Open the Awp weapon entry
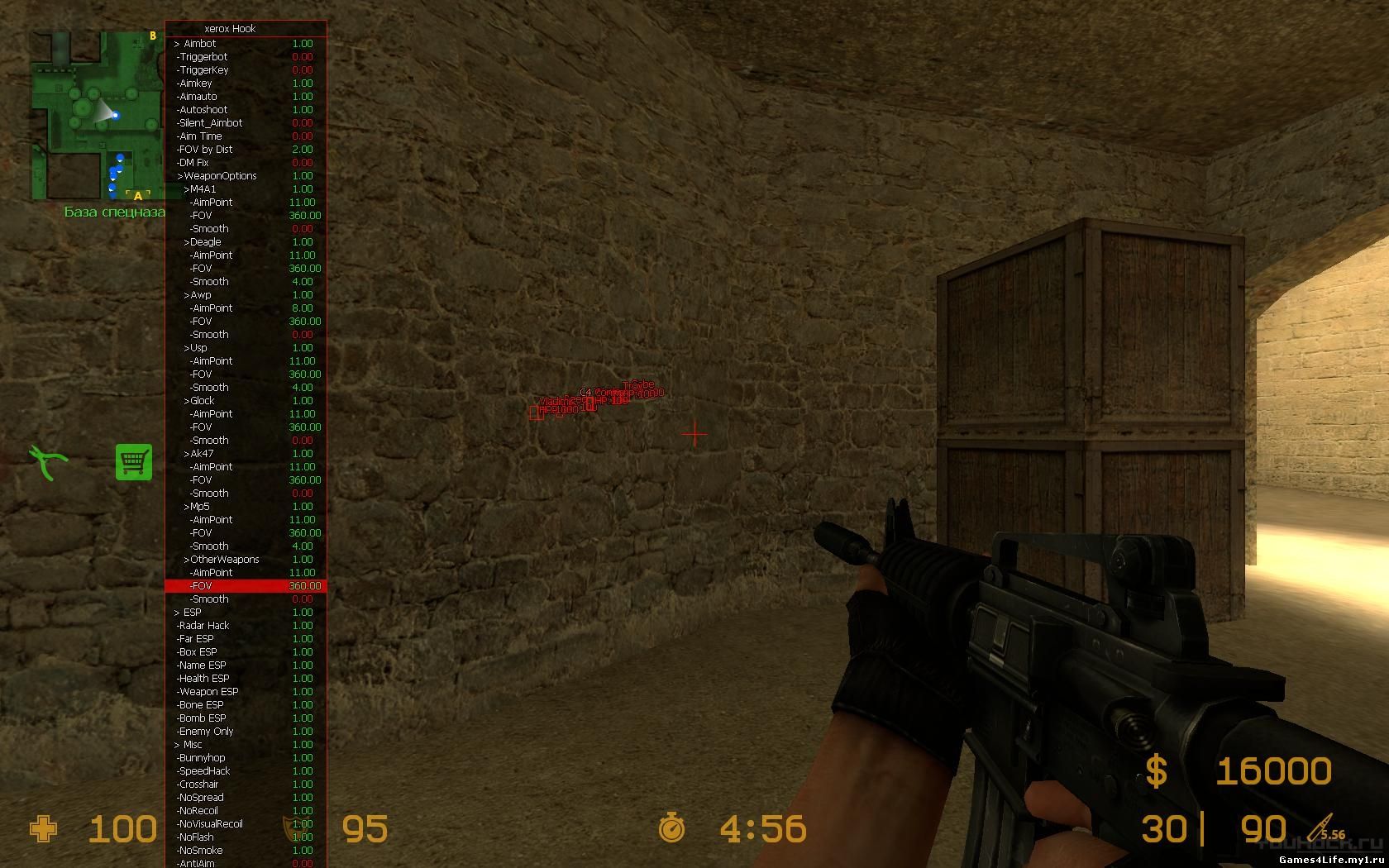 coord(198,295)
